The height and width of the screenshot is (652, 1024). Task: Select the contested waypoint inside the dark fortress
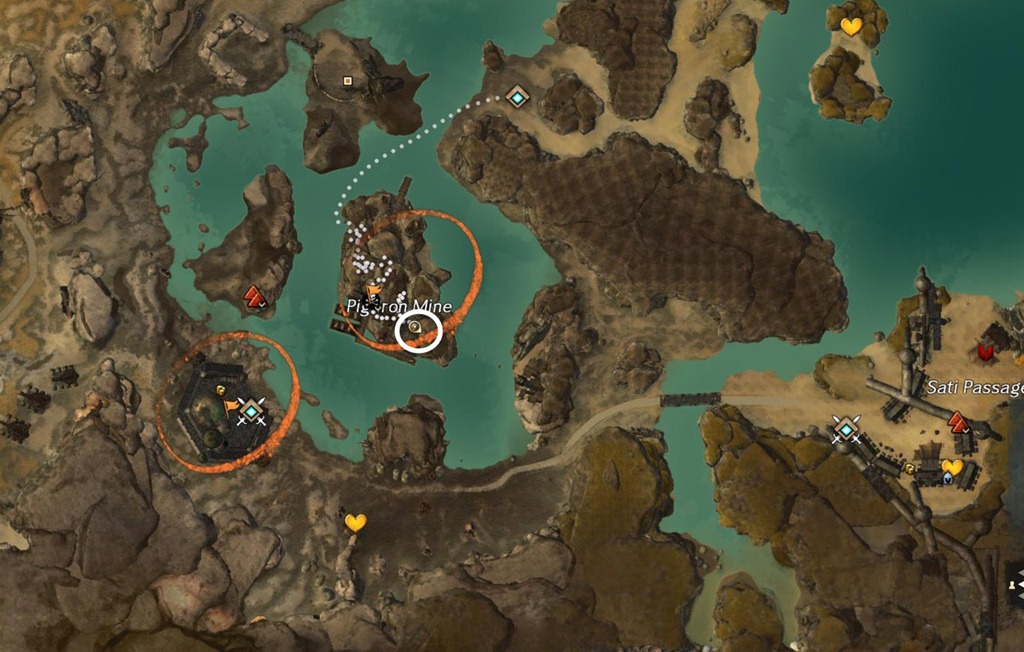click(x=252, y=410)
